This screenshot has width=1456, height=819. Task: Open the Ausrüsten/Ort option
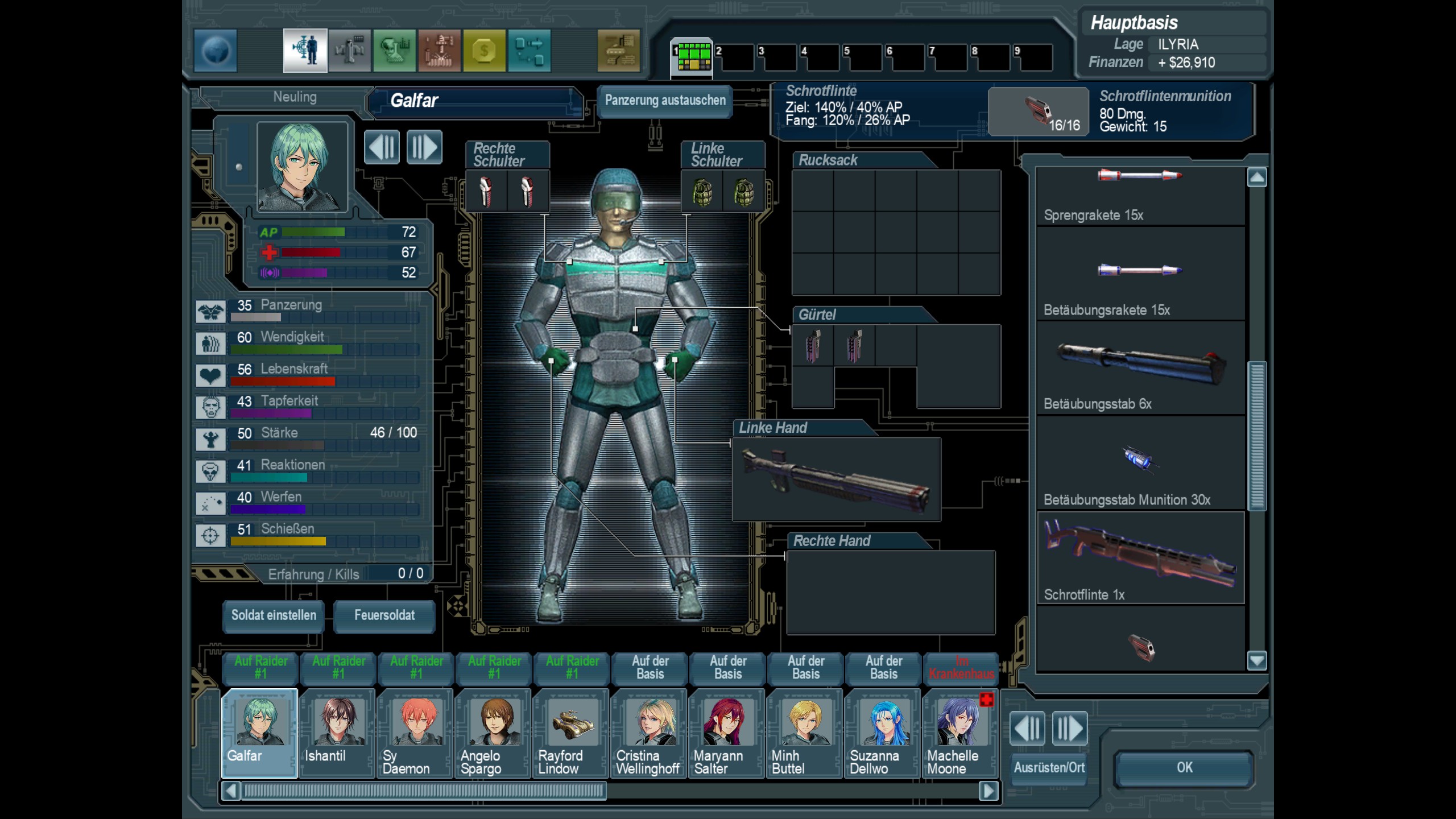tap(1049, 768)
